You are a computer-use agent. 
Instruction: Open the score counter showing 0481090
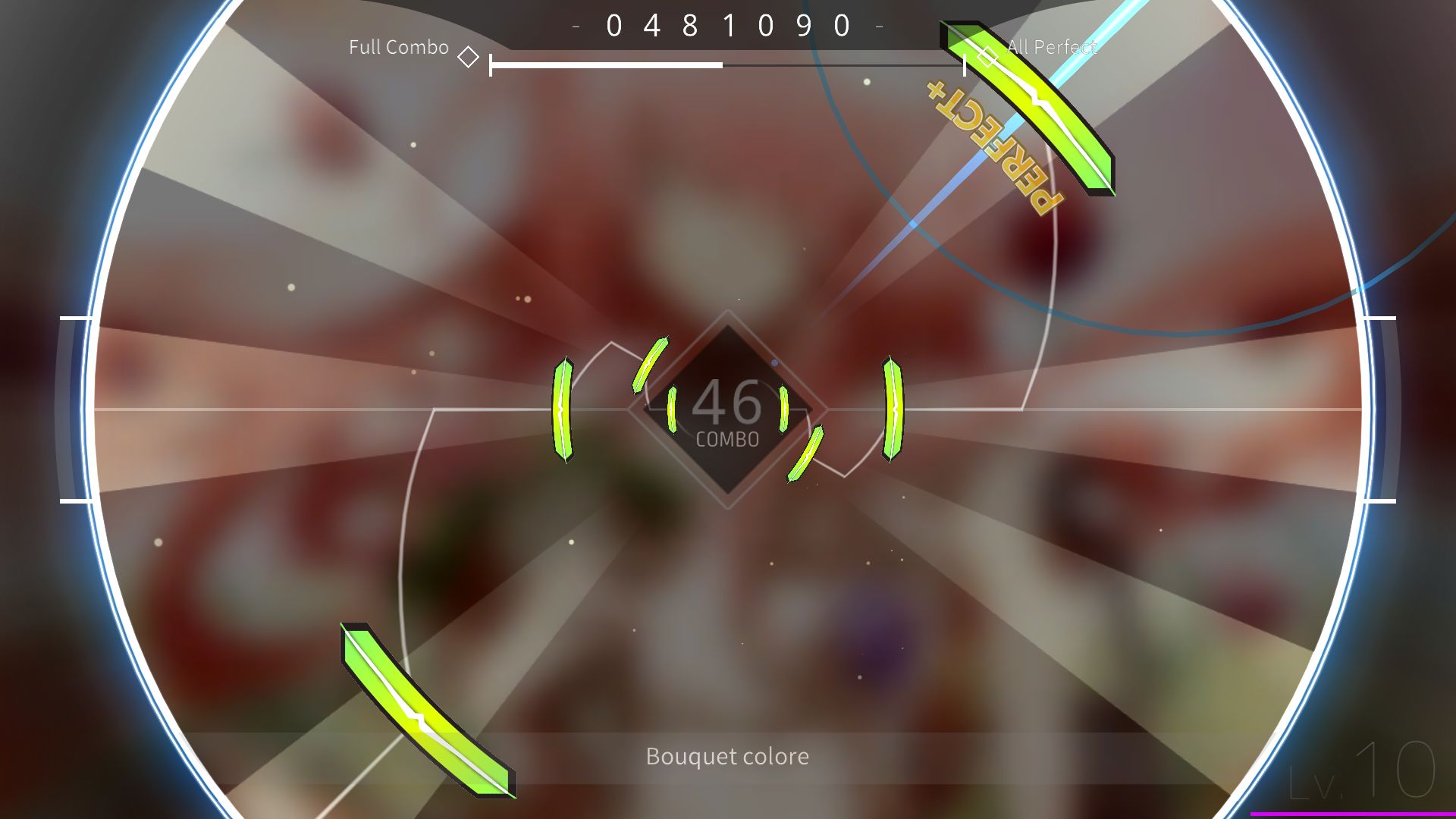click(726, 25)
